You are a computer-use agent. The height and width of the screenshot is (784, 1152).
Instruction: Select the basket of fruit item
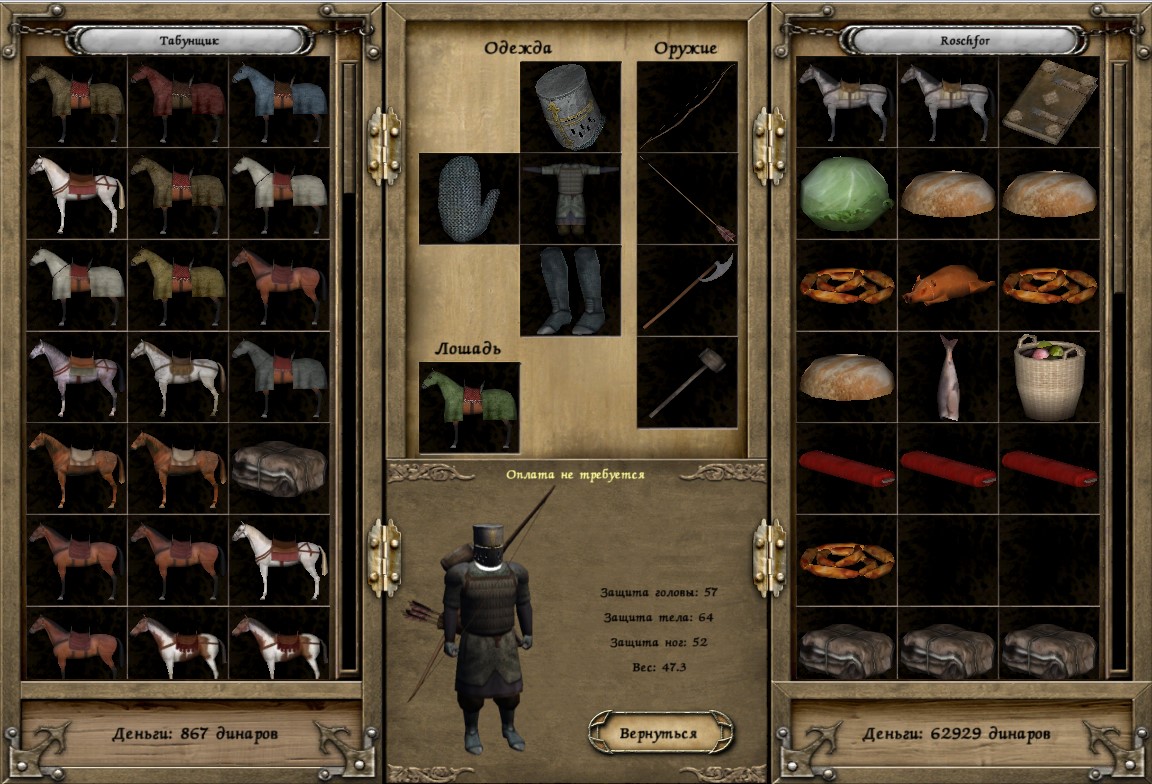click(x=1048, y=377)
